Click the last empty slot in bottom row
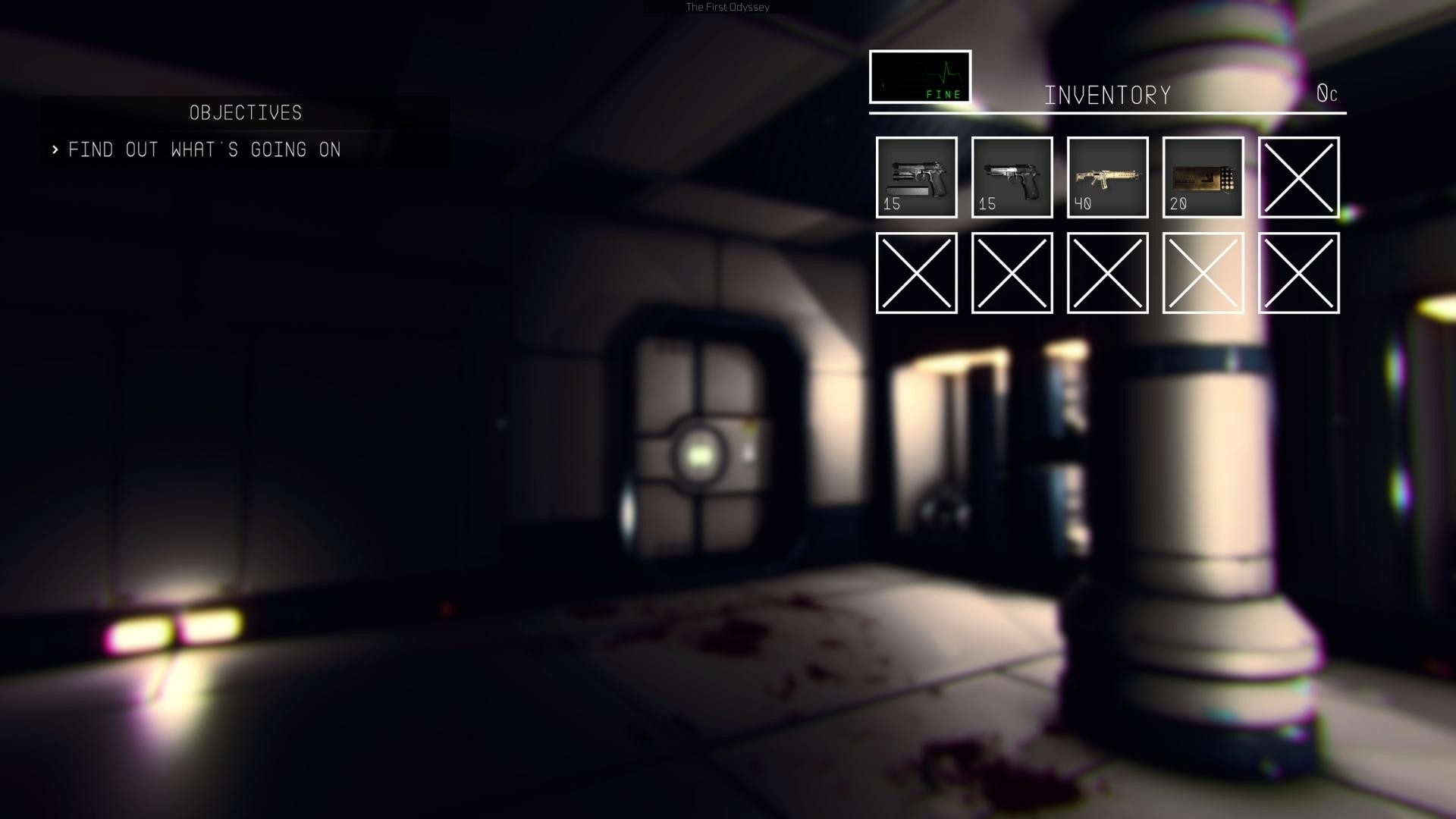Image resolution: width=1456 pixels, height=819 pixels. [1298, 275]
